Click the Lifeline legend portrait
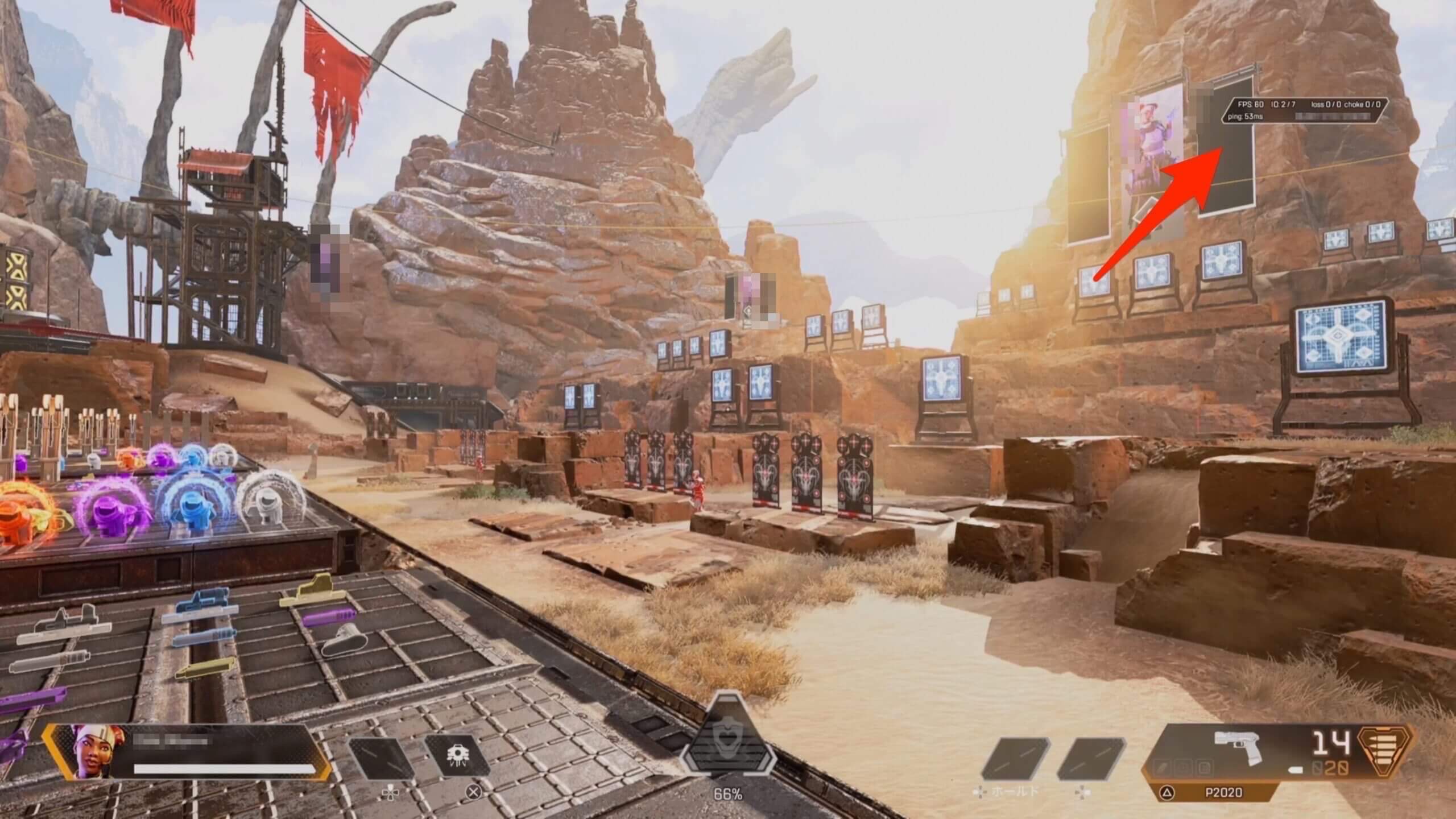 click(x=91, y=751)
